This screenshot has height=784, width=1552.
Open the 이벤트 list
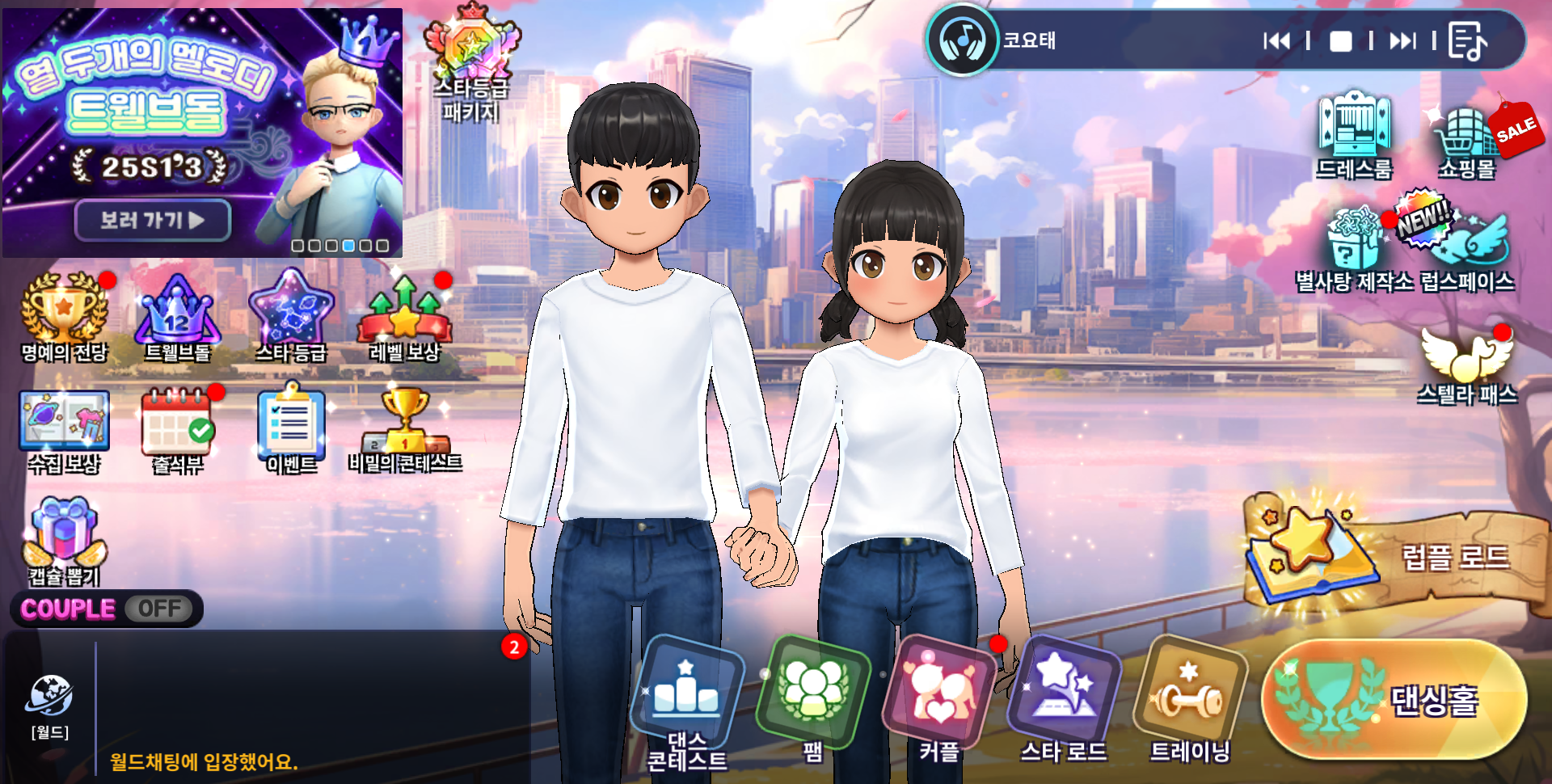tap(292, 430)
